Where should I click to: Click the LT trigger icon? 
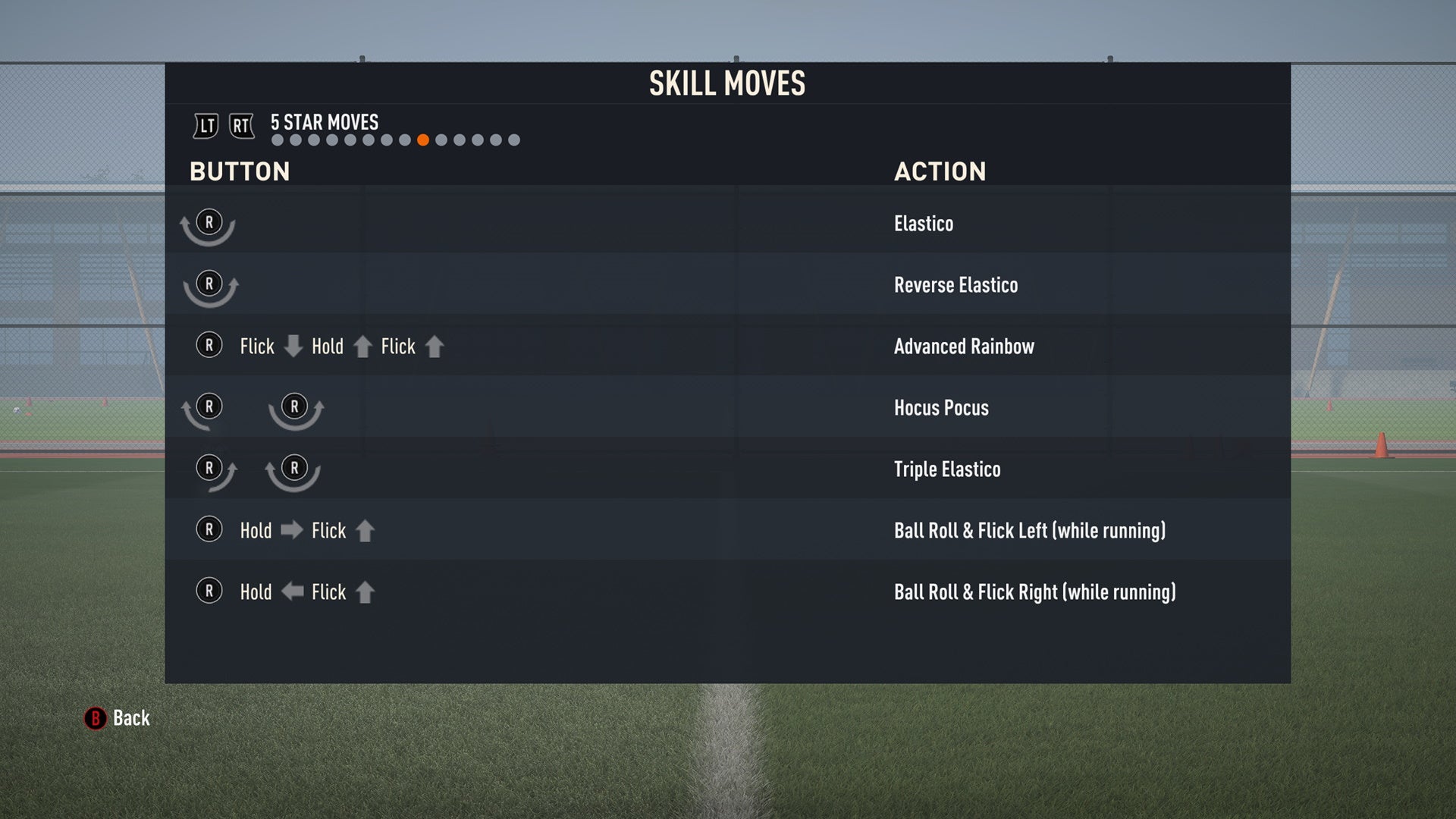(x=205, y=126)
